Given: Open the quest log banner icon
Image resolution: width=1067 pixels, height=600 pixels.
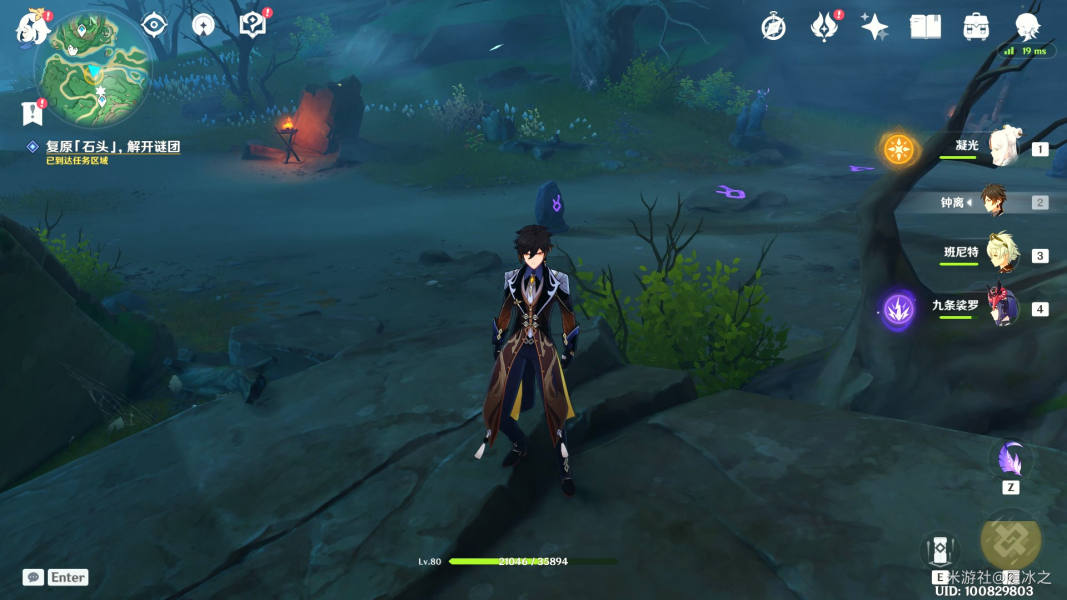Looking at the screenshot, I should click(31, 112).
